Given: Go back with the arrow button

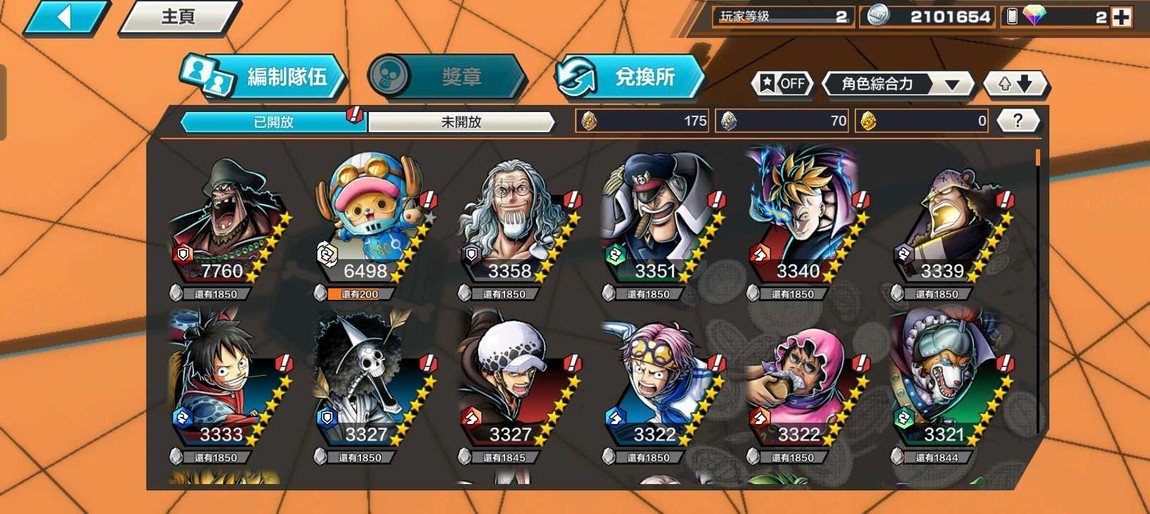Looking at the screenshot, I should (x=65, y=17).
